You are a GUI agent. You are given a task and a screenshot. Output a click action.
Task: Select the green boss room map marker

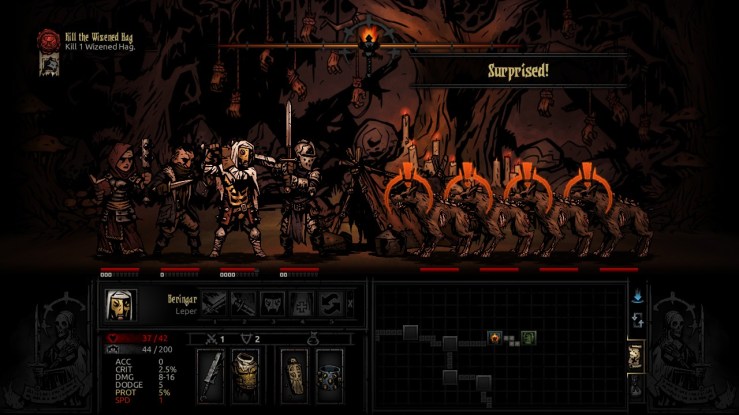click(527, 338)
